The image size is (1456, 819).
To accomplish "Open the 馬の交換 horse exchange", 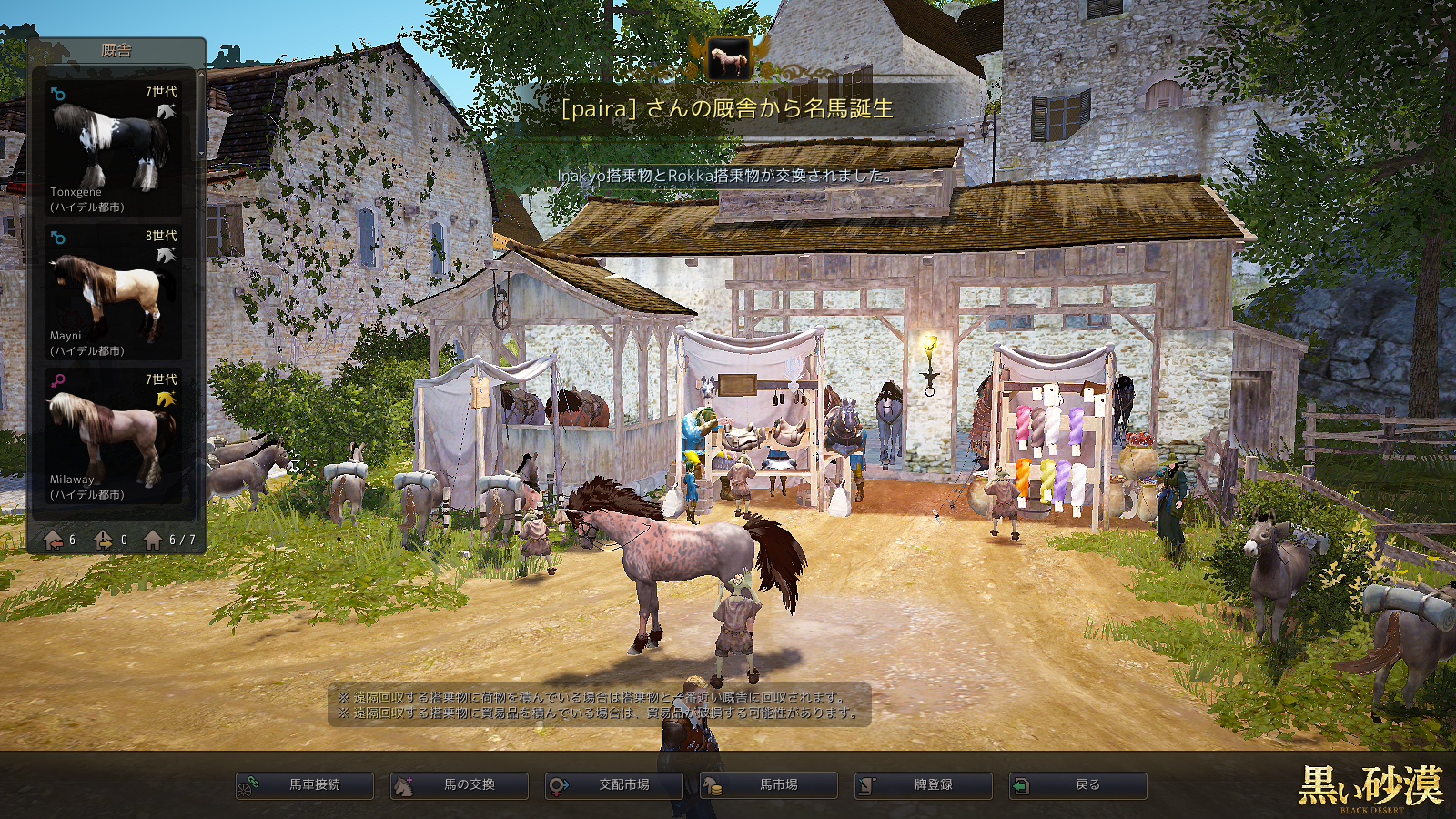I will [x=460, y=785].
